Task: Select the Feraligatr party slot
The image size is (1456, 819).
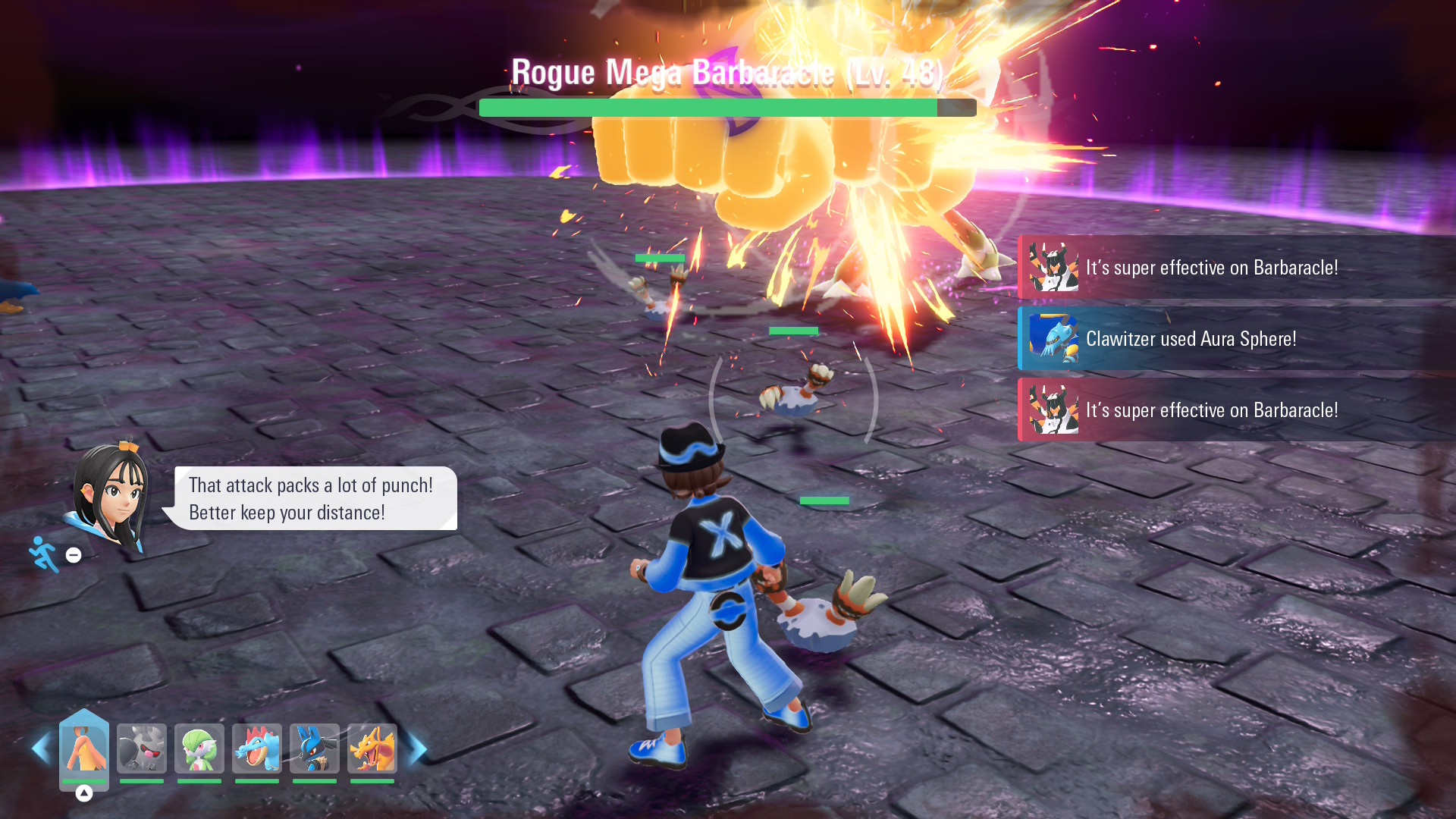Action: coord(257,748)
